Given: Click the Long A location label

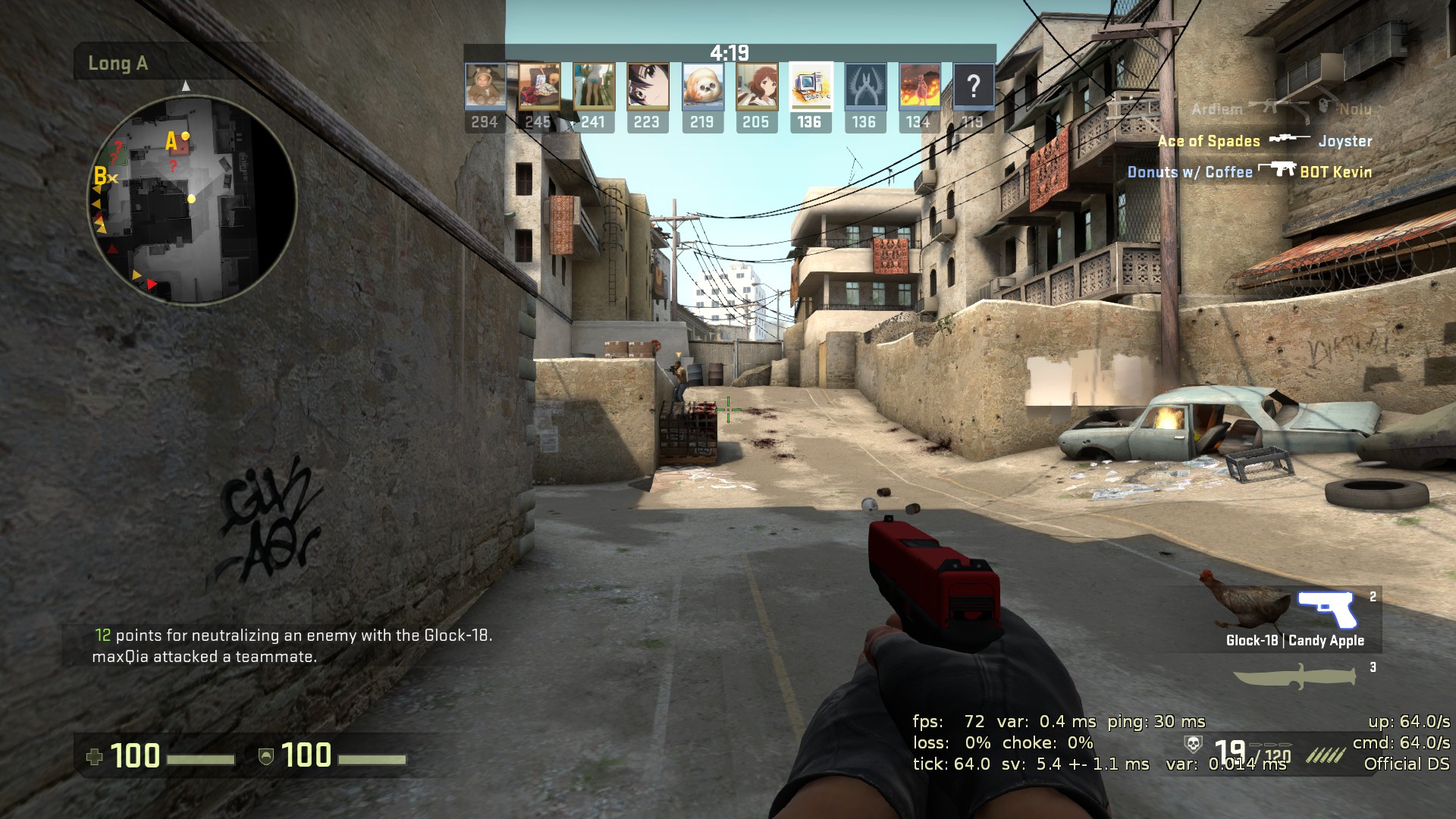Looking at the screenshot, I should tap(118, 64).
